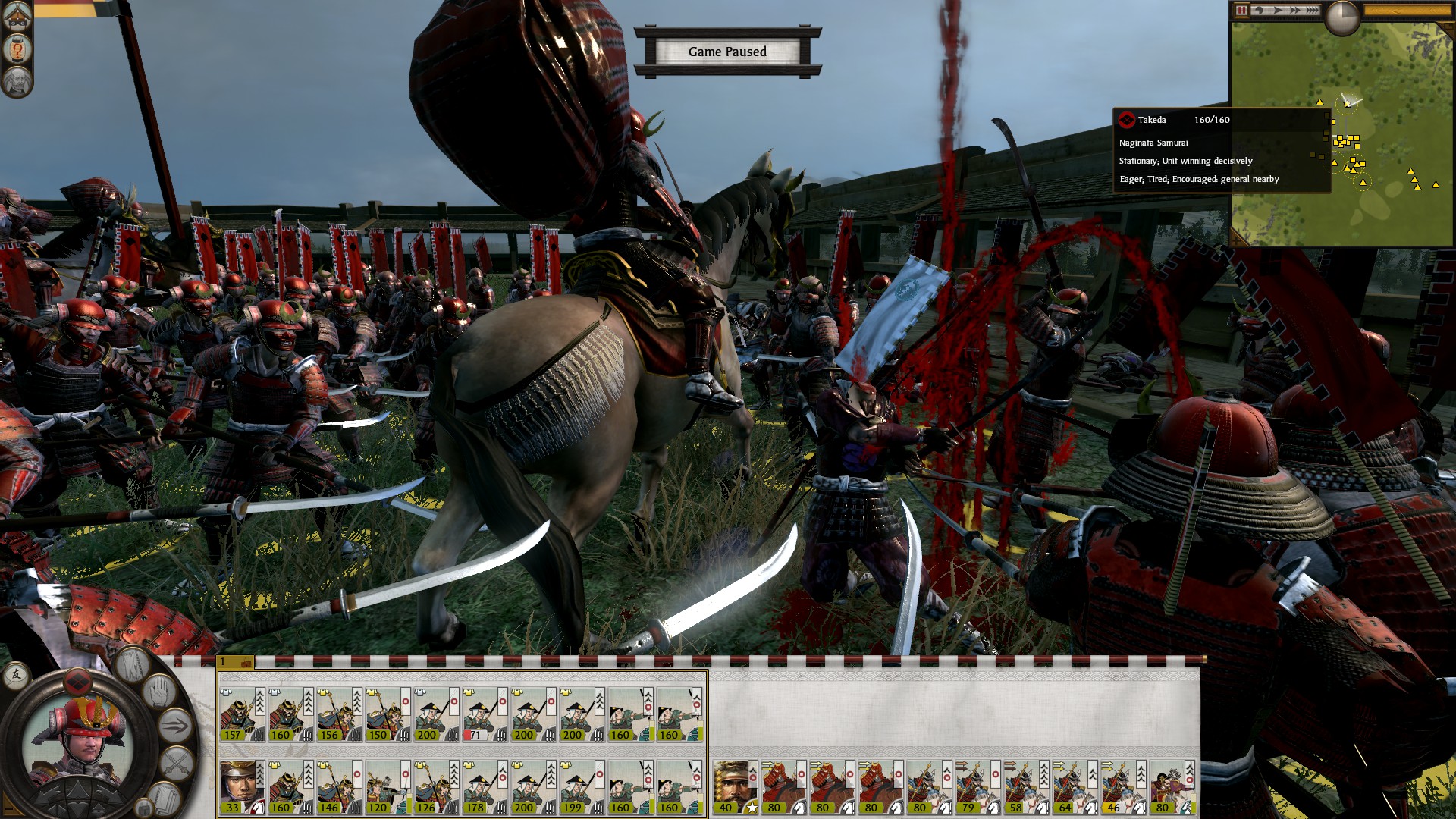
Task: Toggle melee mode with the crossed swords icon
Action: 174,764
